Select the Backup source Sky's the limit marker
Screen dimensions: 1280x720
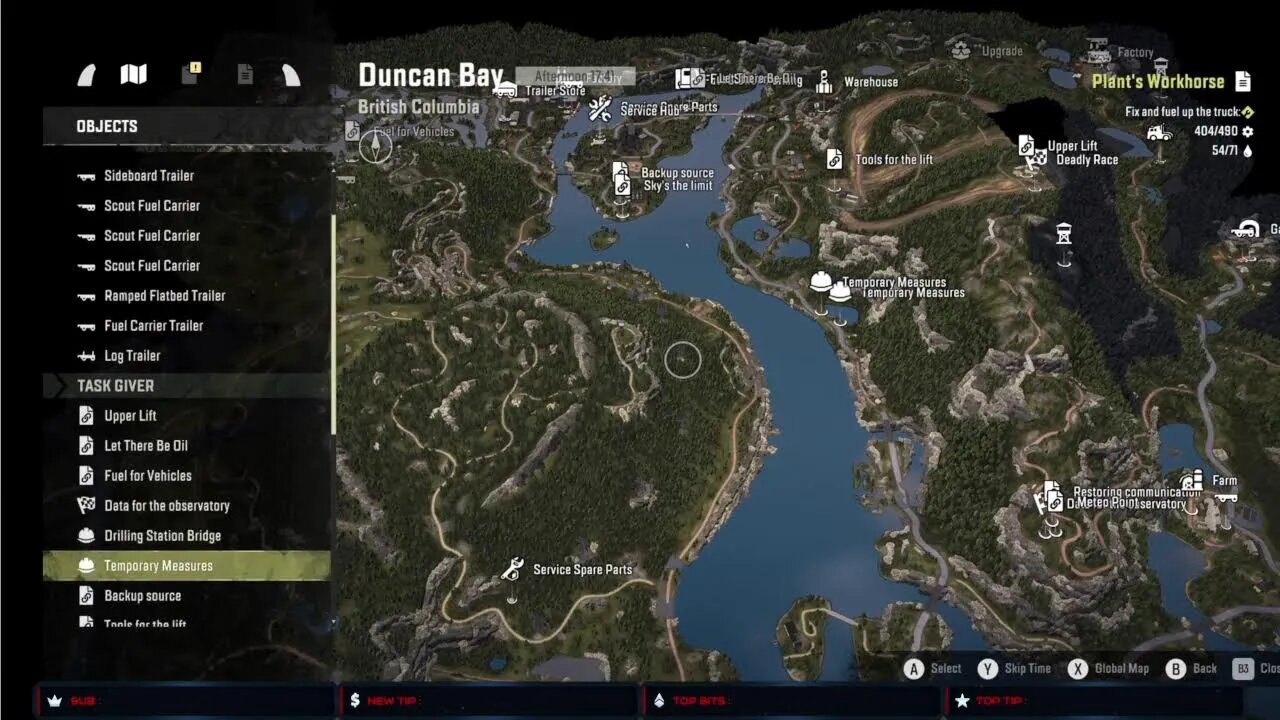619,178
